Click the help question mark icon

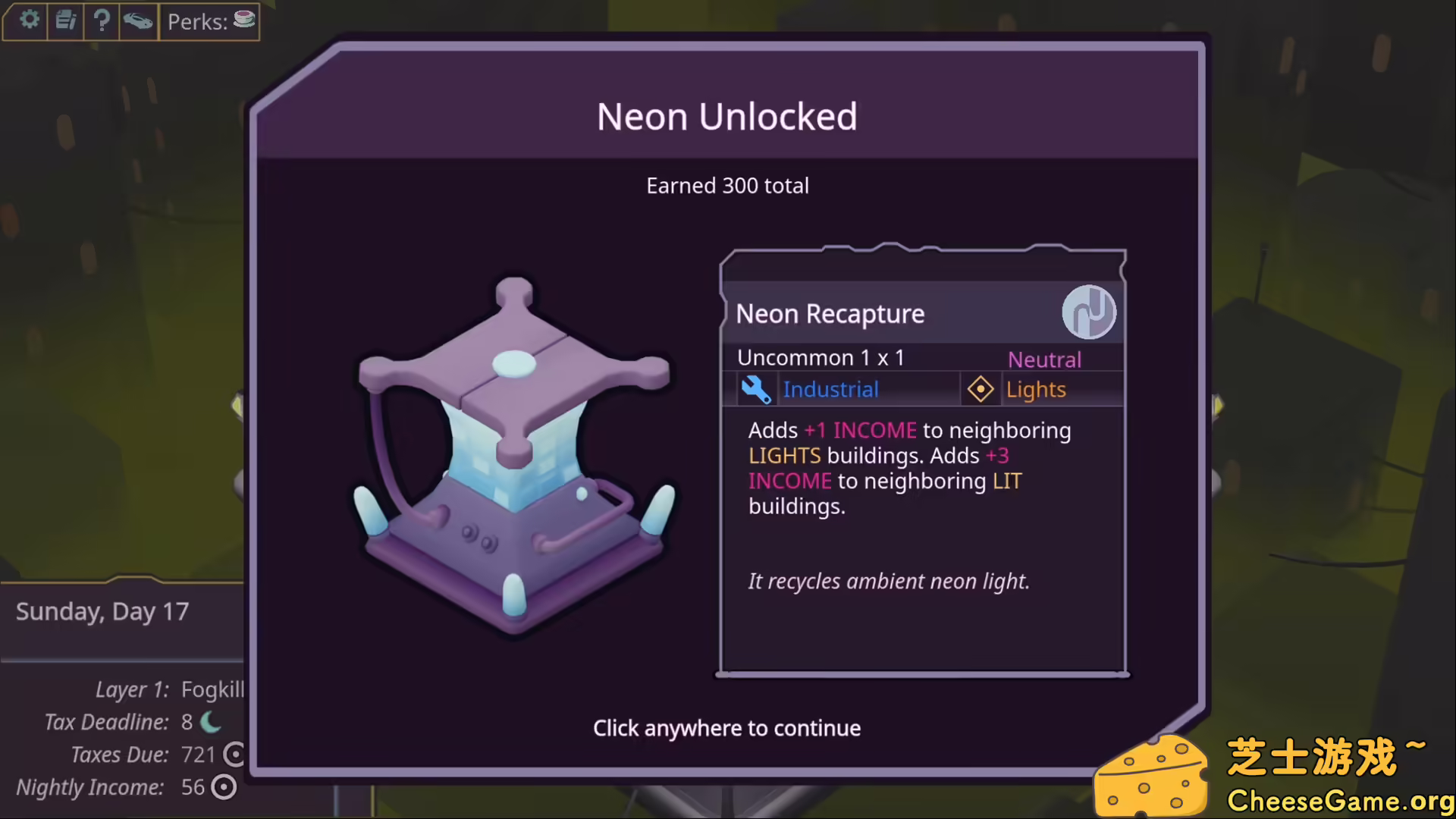102,20
